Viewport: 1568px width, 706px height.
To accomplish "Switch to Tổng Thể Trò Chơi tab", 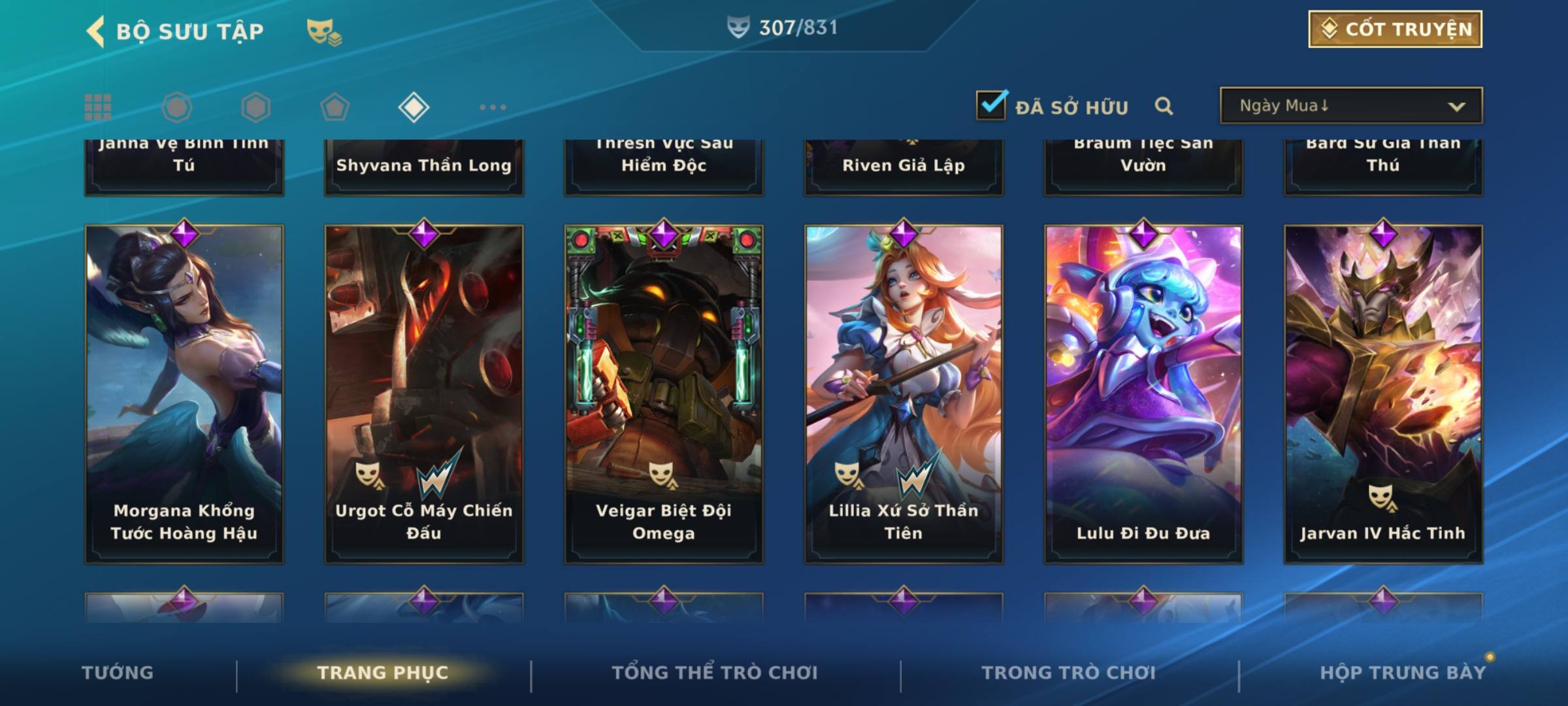I will tap(715, 673).
